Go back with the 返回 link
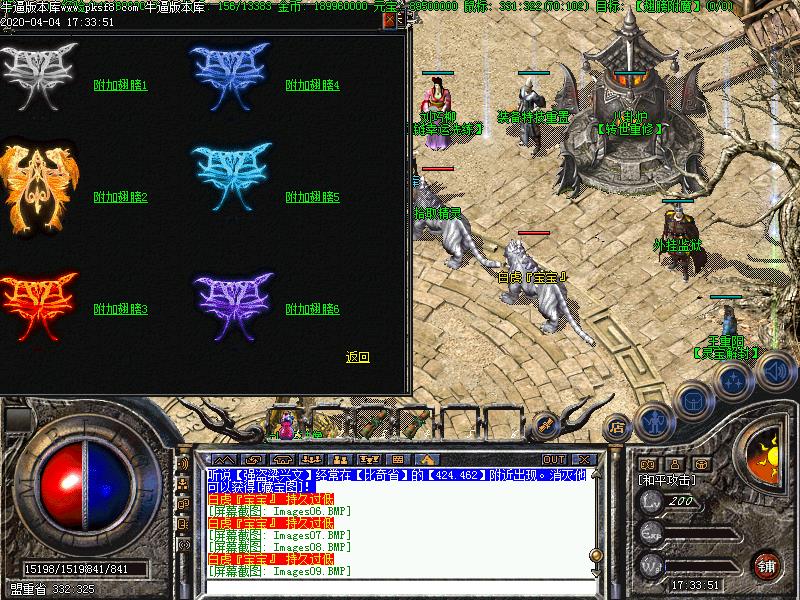Screen dimensions: 800x600 tap(357, 357)
